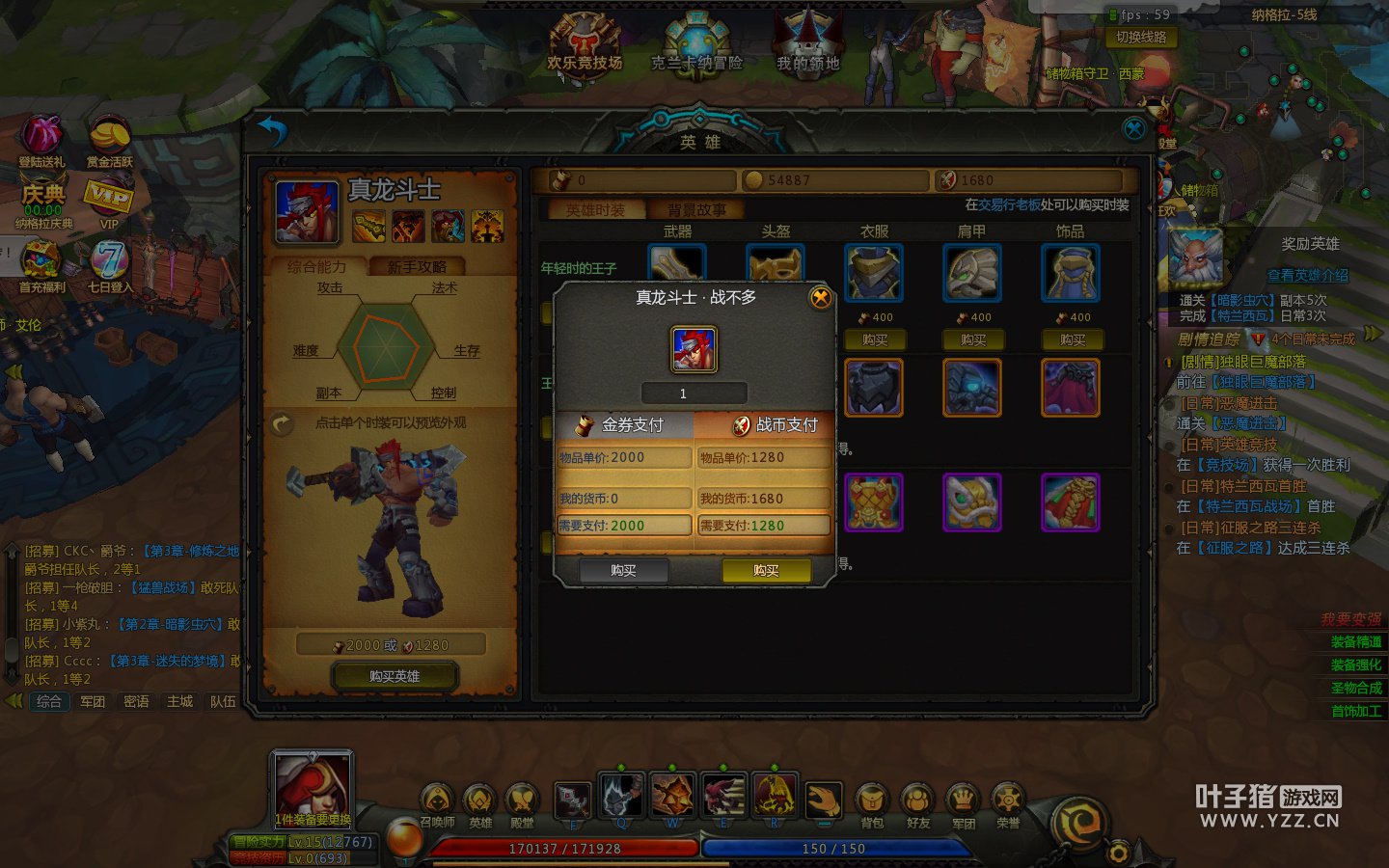The width and height of the screenshot is (1389, 868).
Task: Click the 切换线路 switch-line button
Action: point(1141,38)
